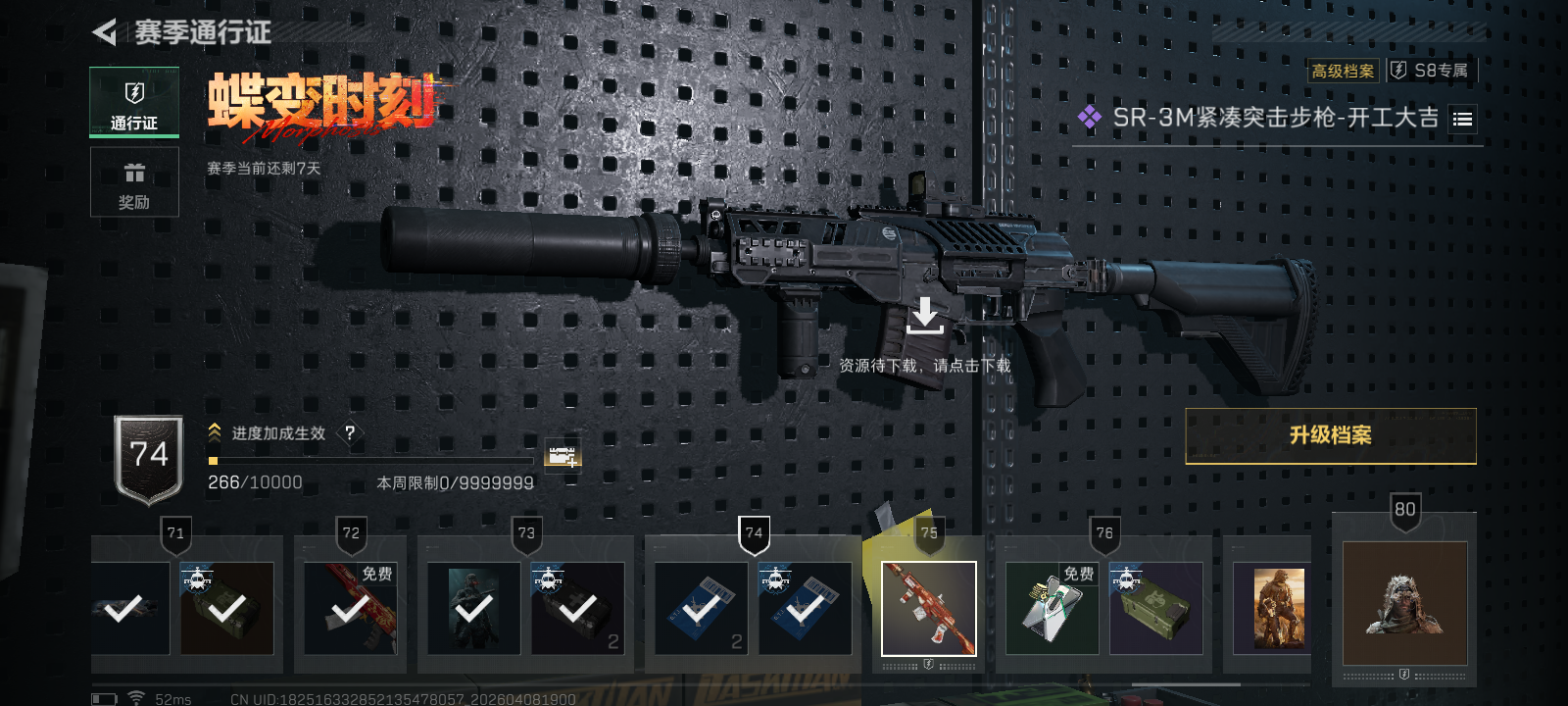Switch to the 通行证 tab

coord(134,102)
